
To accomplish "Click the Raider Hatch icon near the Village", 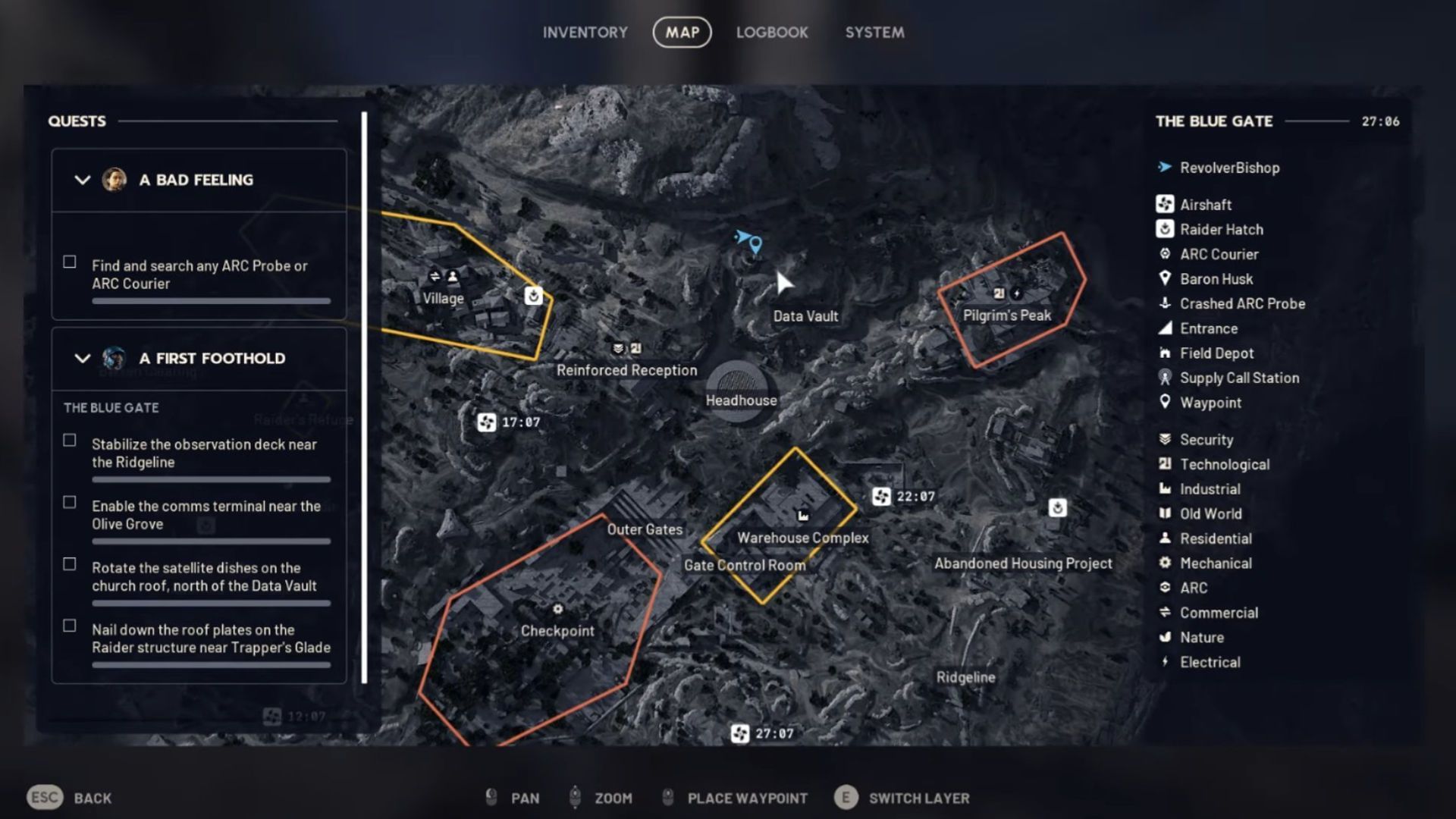I will [533, 297].
